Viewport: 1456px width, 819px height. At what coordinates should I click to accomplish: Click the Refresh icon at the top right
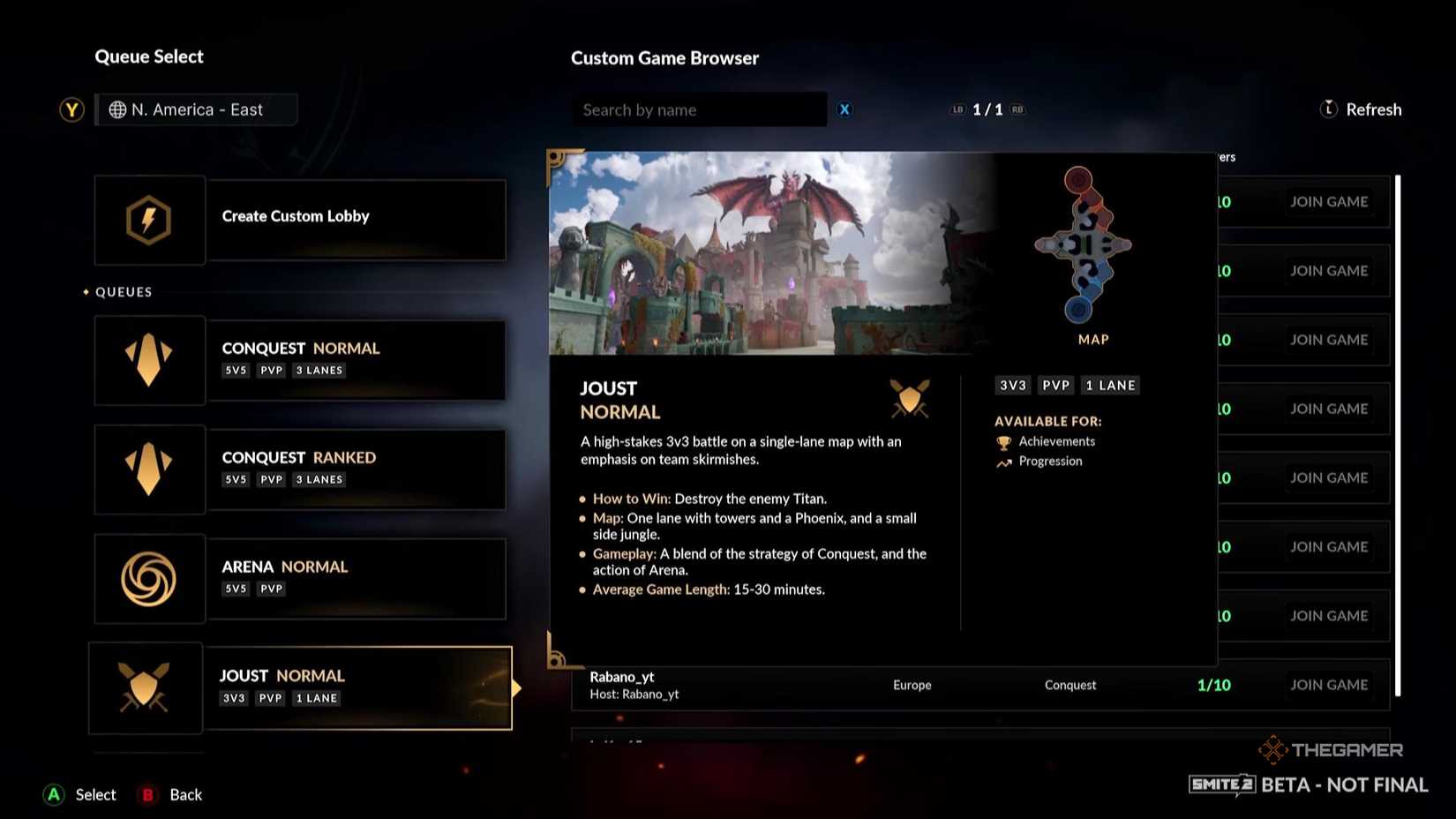tap(1329, 109)
